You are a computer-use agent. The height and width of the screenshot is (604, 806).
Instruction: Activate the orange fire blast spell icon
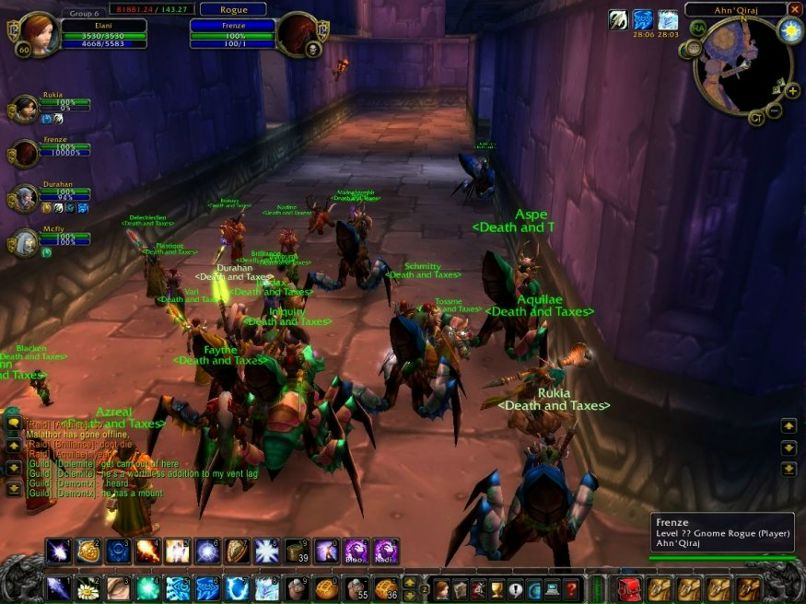(148, 551)
